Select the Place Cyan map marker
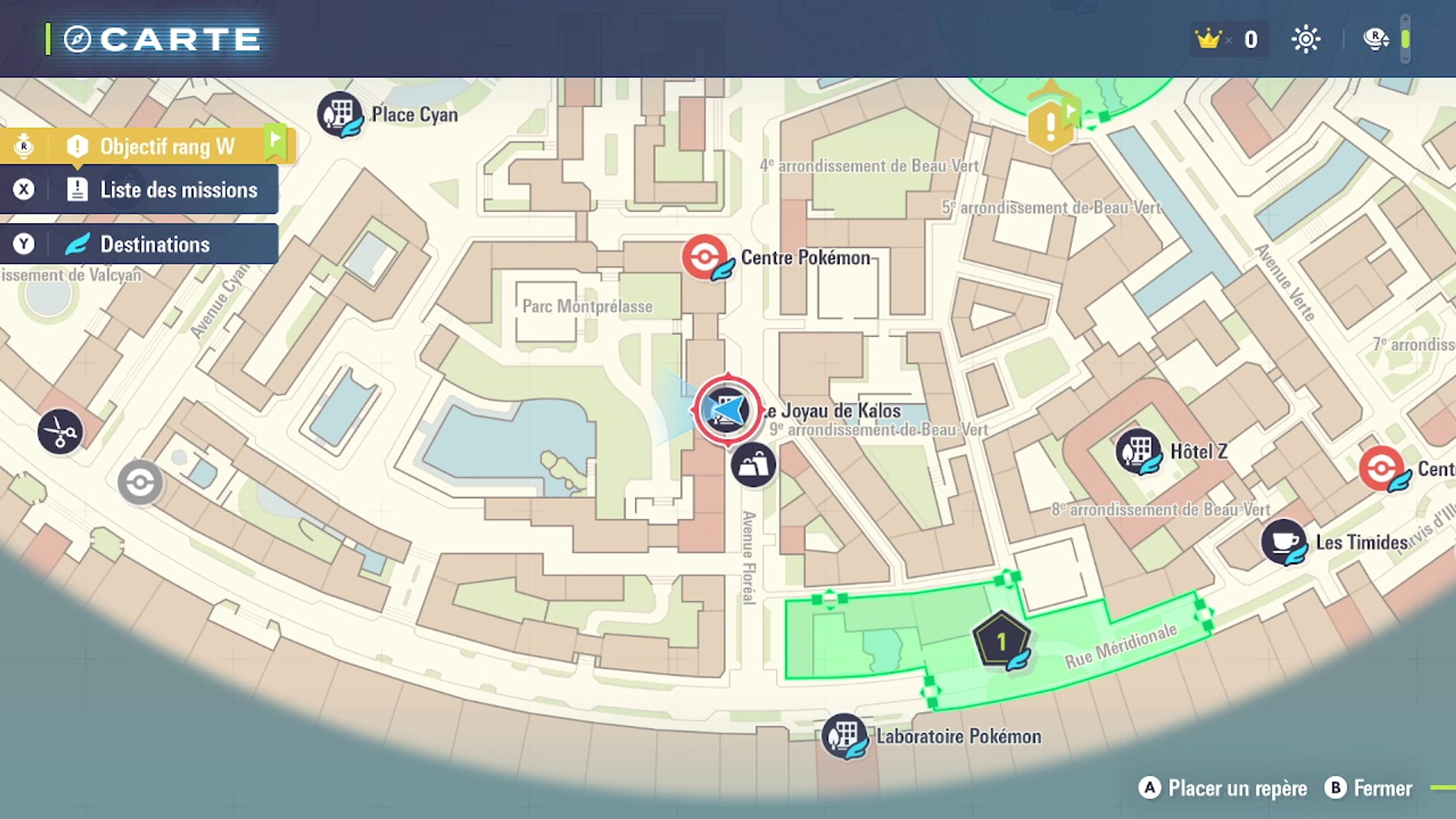The image size is (1456, 819). (340, 114)
